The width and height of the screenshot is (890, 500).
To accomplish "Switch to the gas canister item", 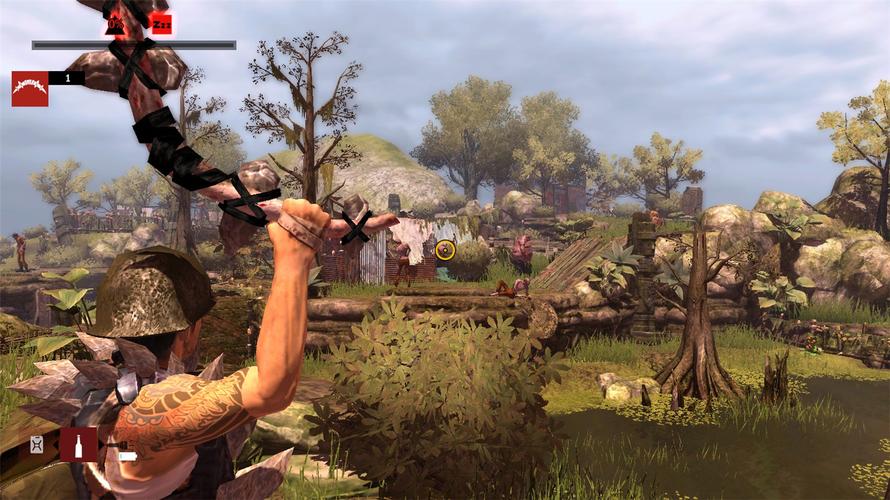I will tap(38, 445).
